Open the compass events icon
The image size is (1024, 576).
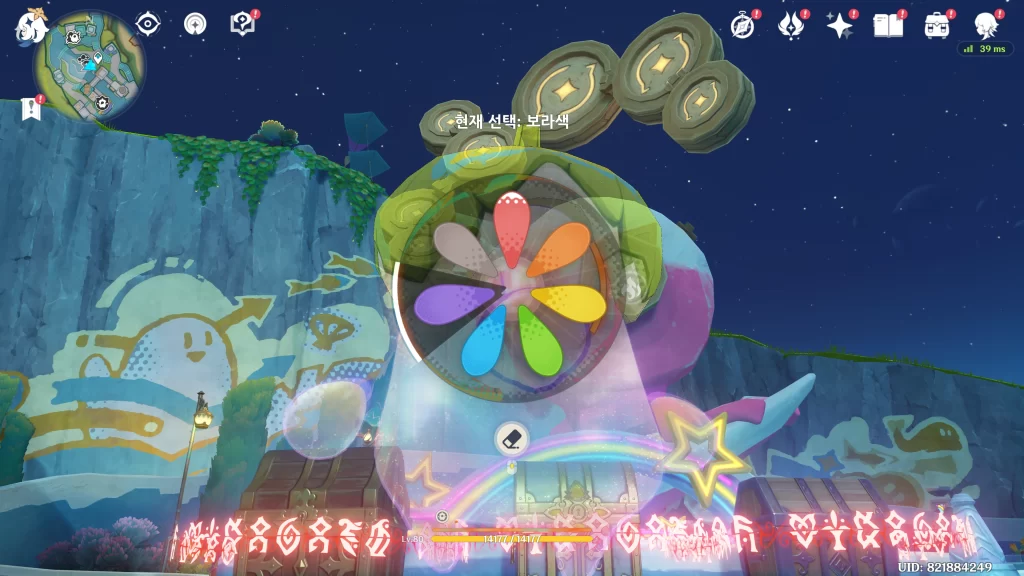pyautogui.click(x=742, y=26)
